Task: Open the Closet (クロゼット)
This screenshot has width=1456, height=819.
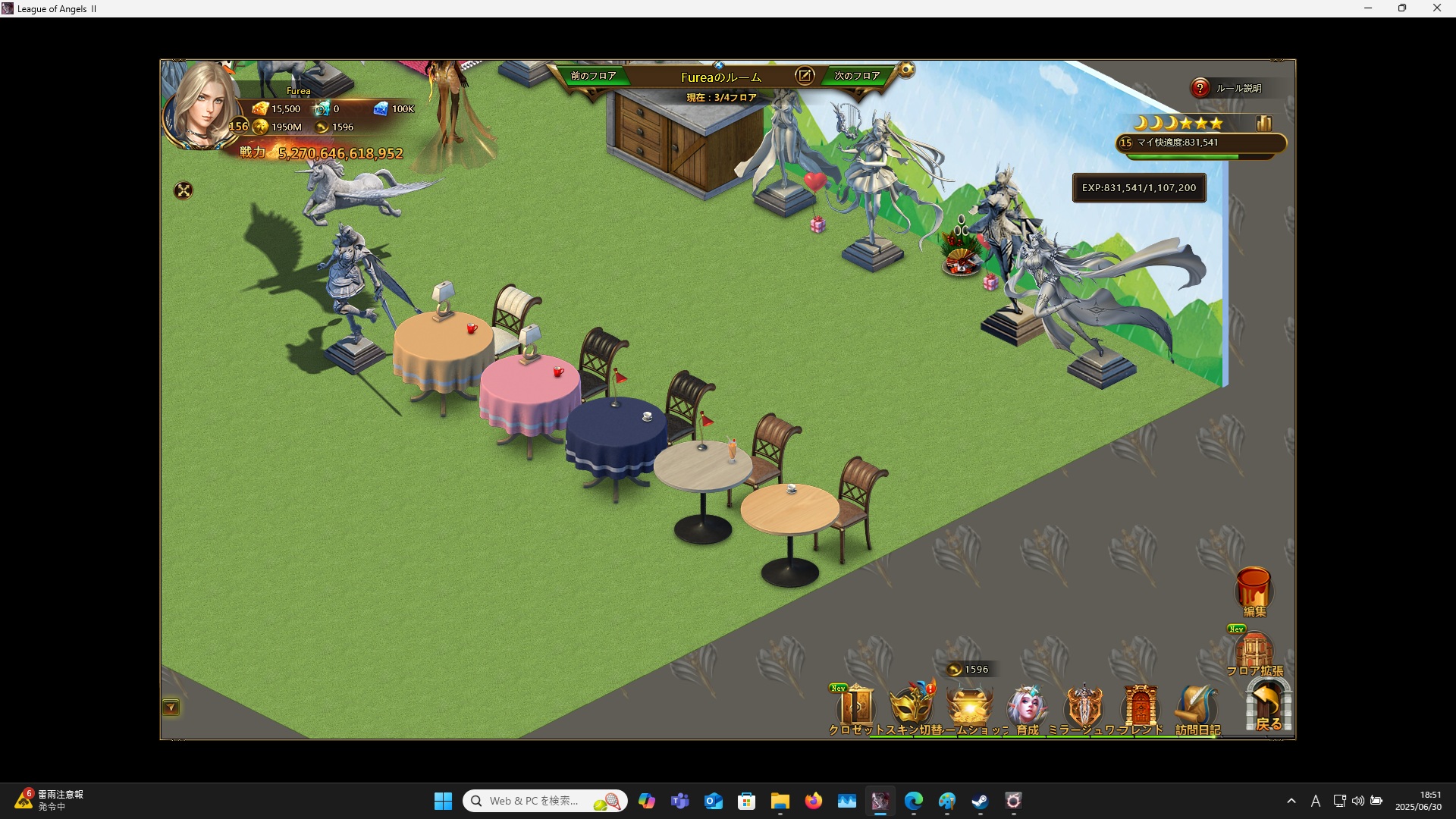Action: 857,708
